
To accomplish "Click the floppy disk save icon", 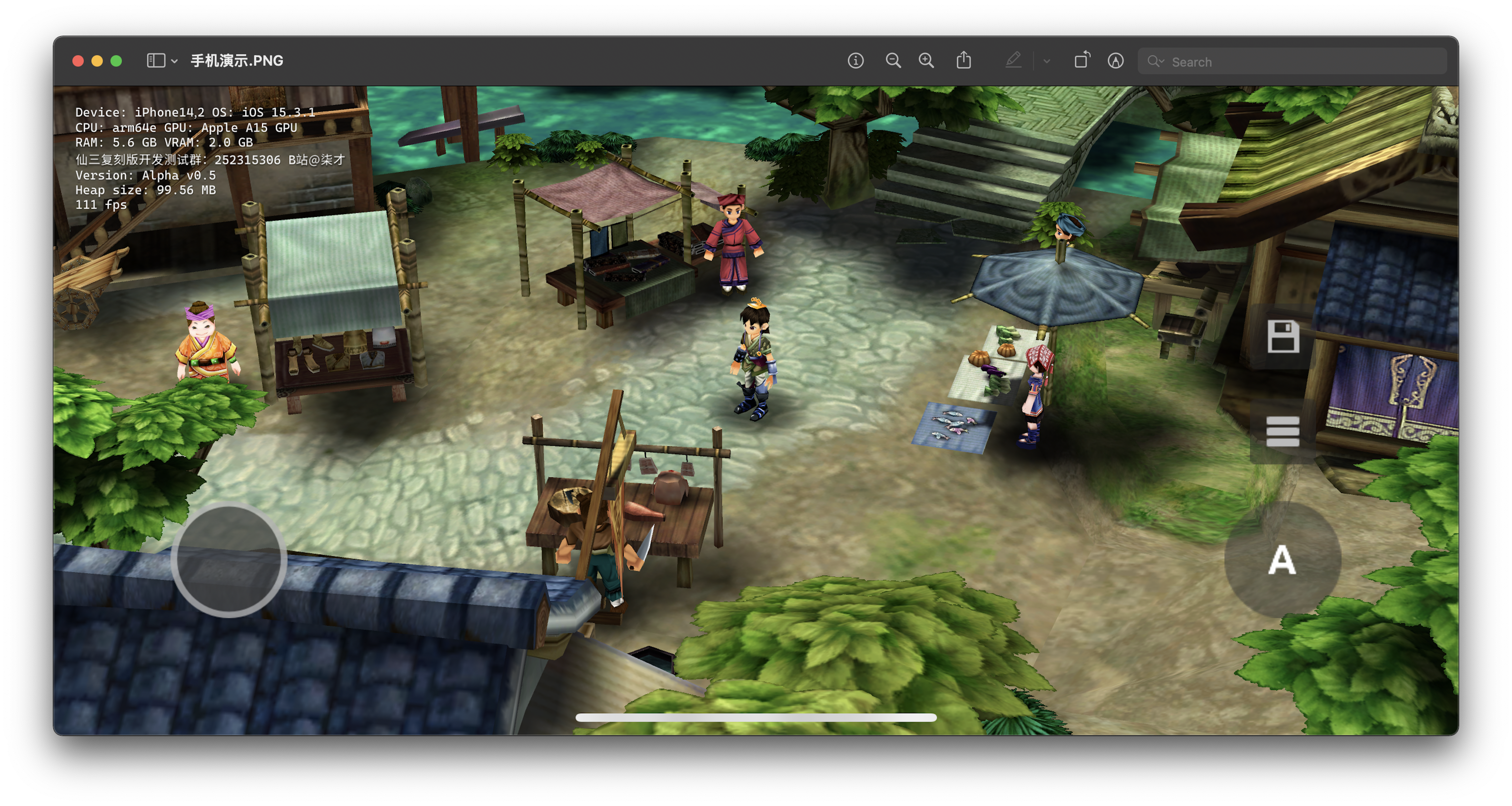I will (1283, 337).
